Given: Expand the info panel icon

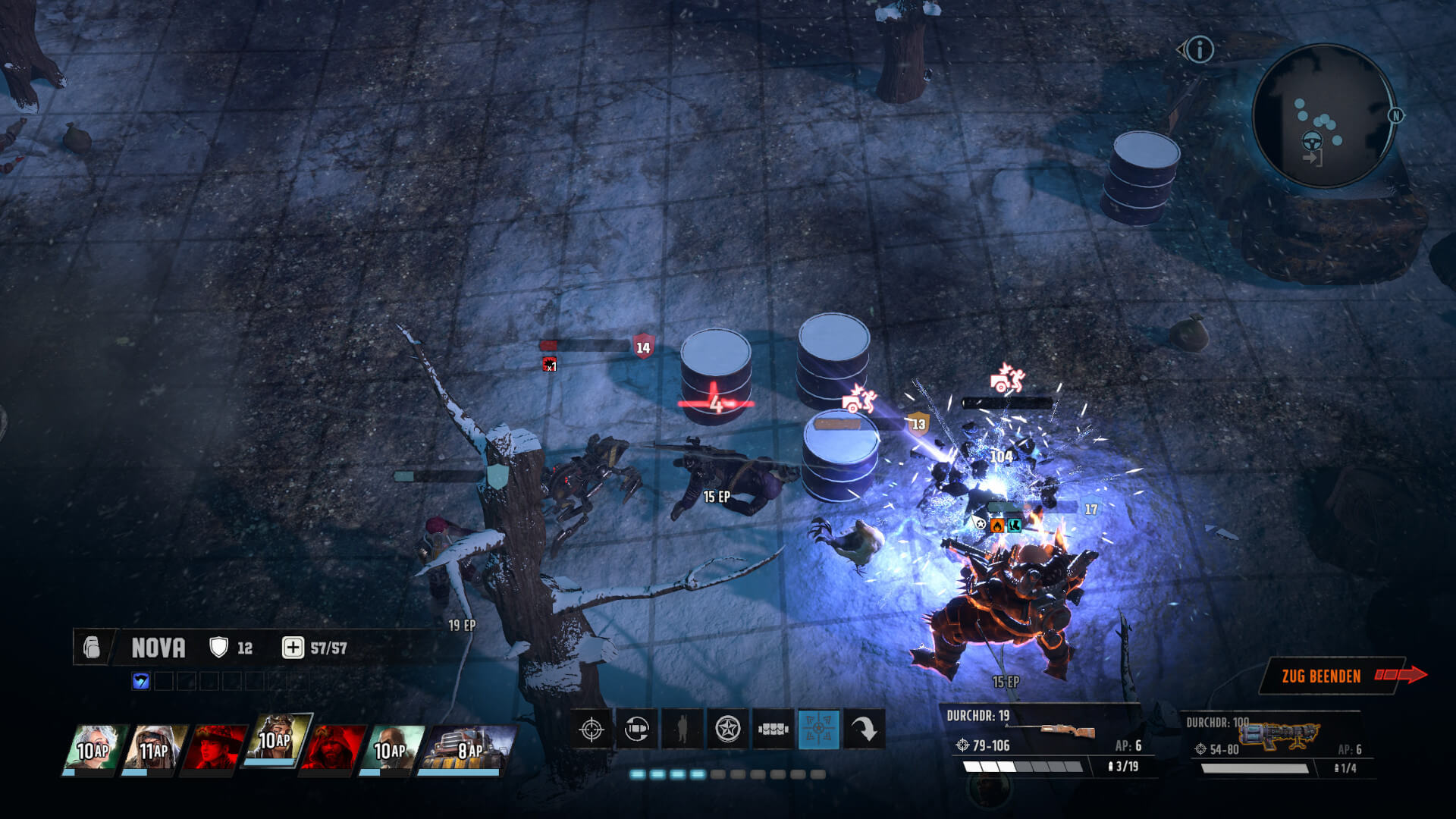Looking at the screenshot, I should point(1199,51).
